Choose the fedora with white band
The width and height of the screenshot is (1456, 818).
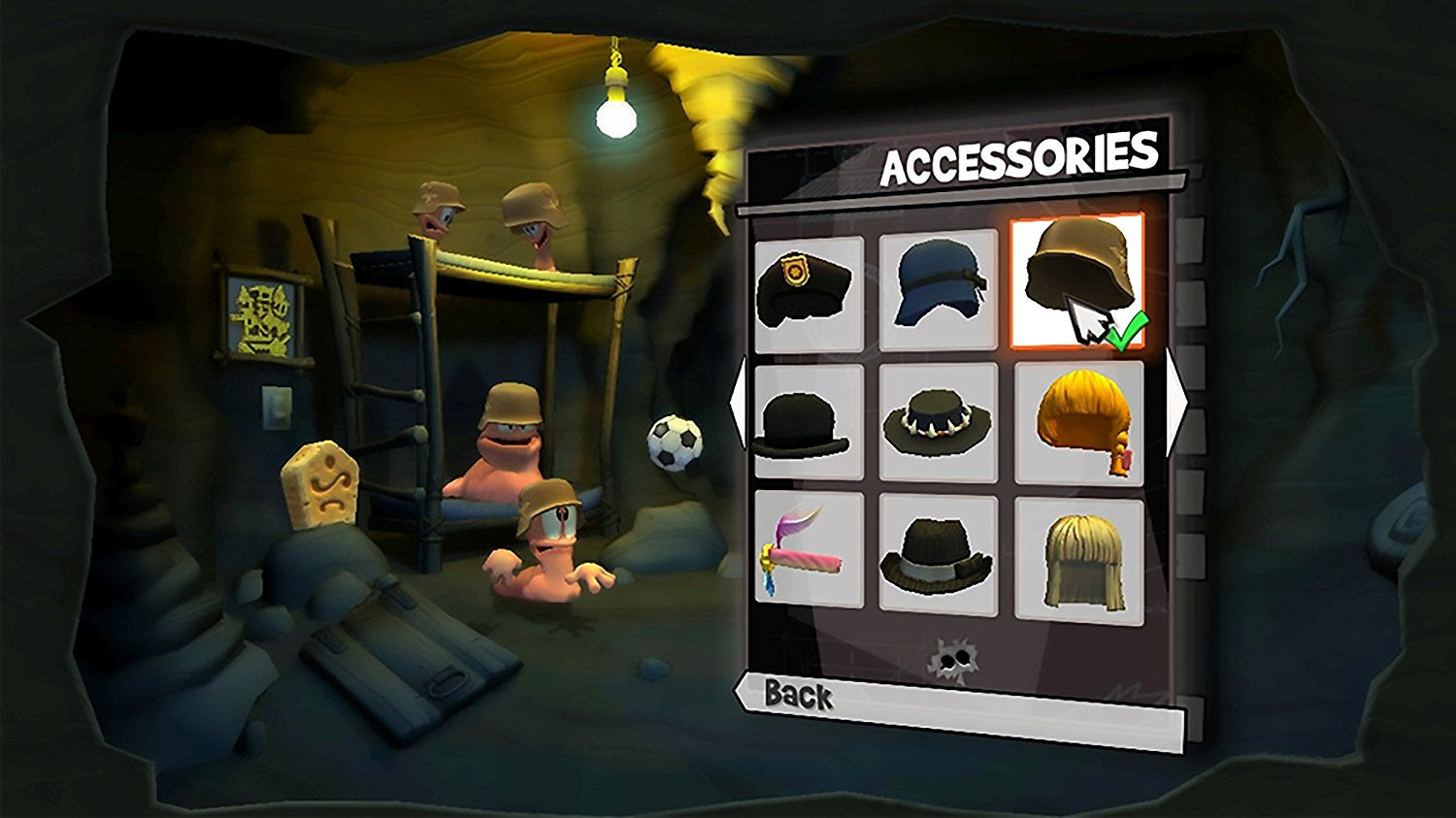click(x=938, y=554)
